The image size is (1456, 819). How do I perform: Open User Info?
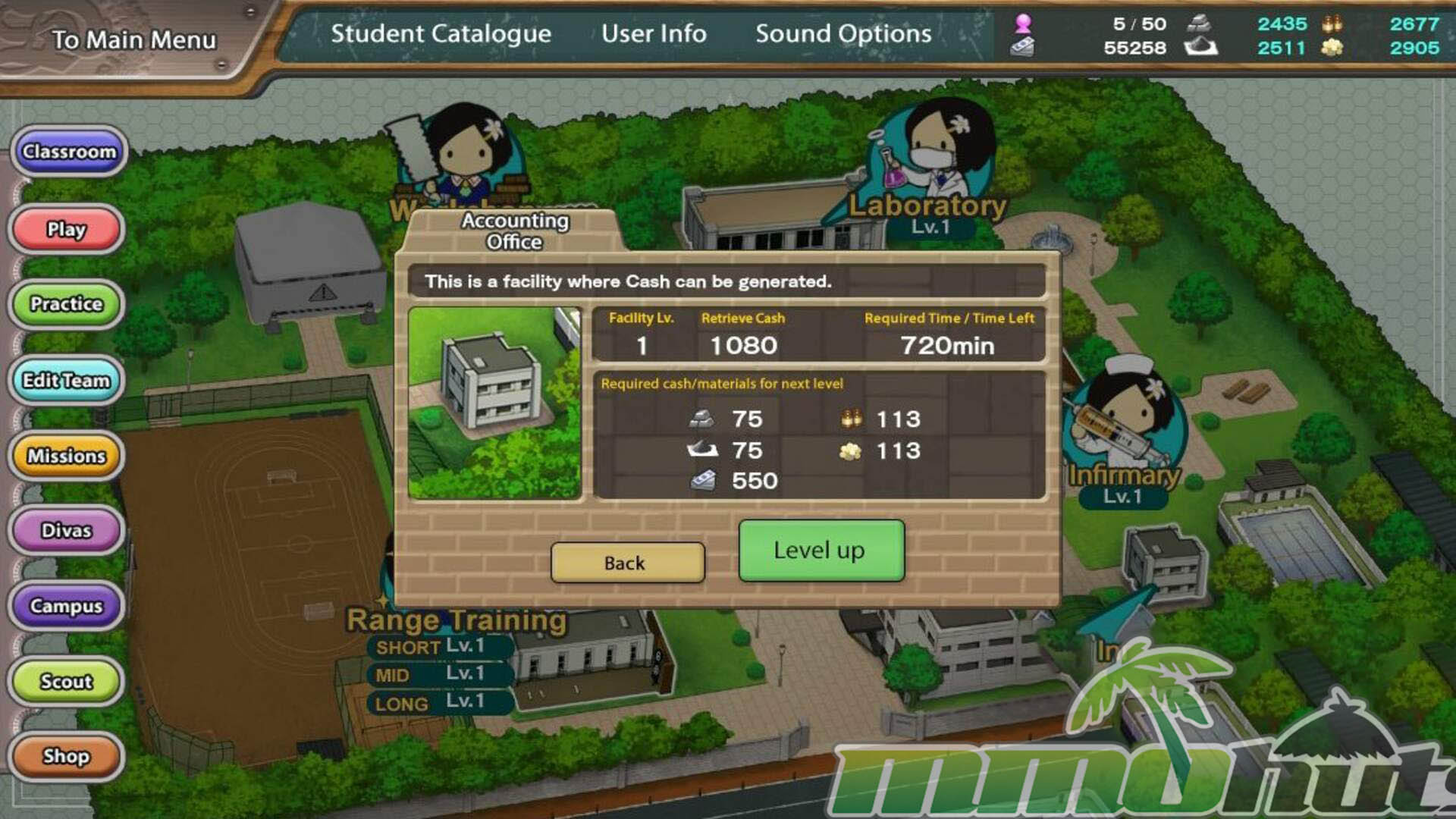(x=654, y=34)
